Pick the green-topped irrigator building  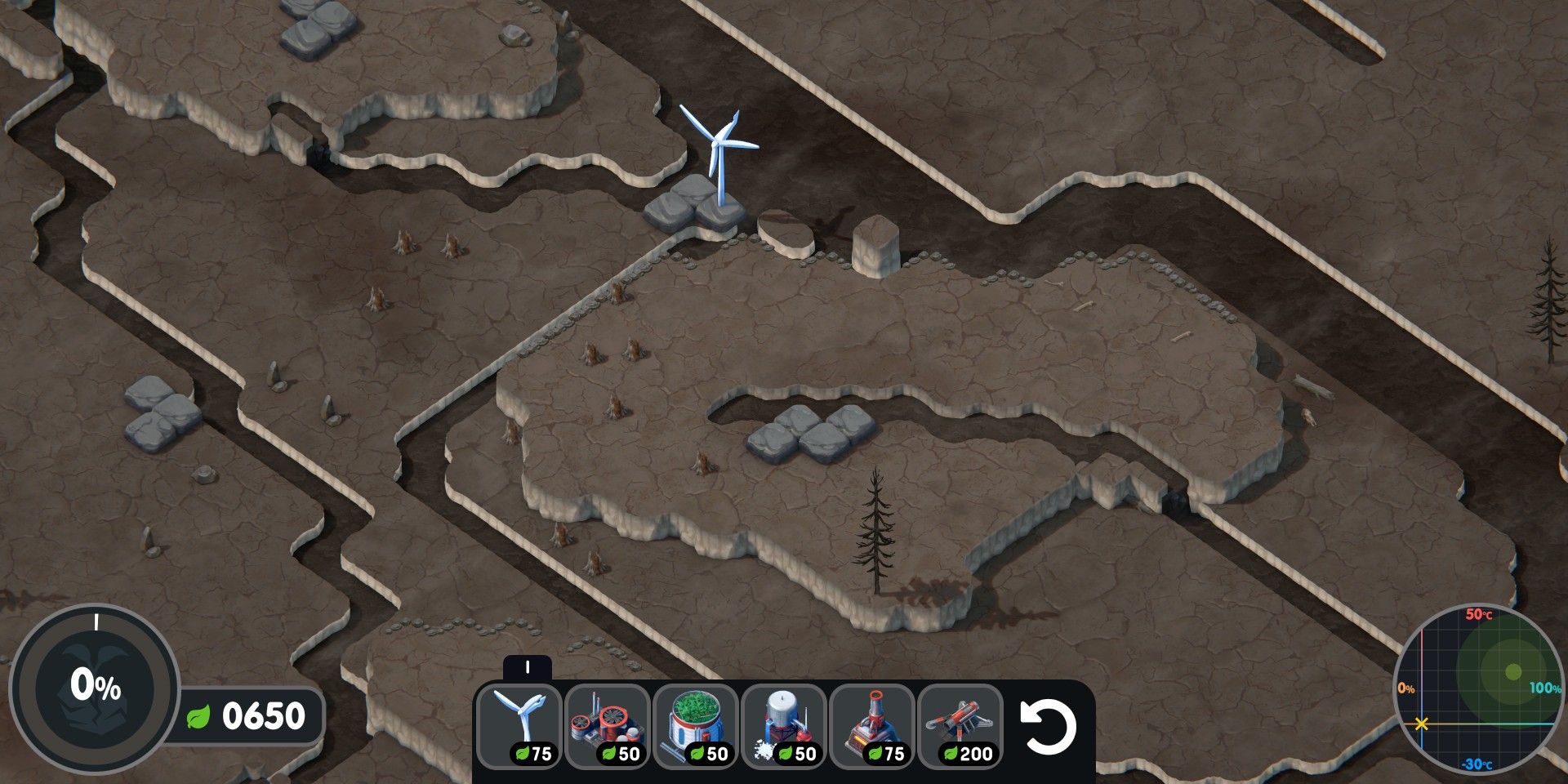point(696,725)
